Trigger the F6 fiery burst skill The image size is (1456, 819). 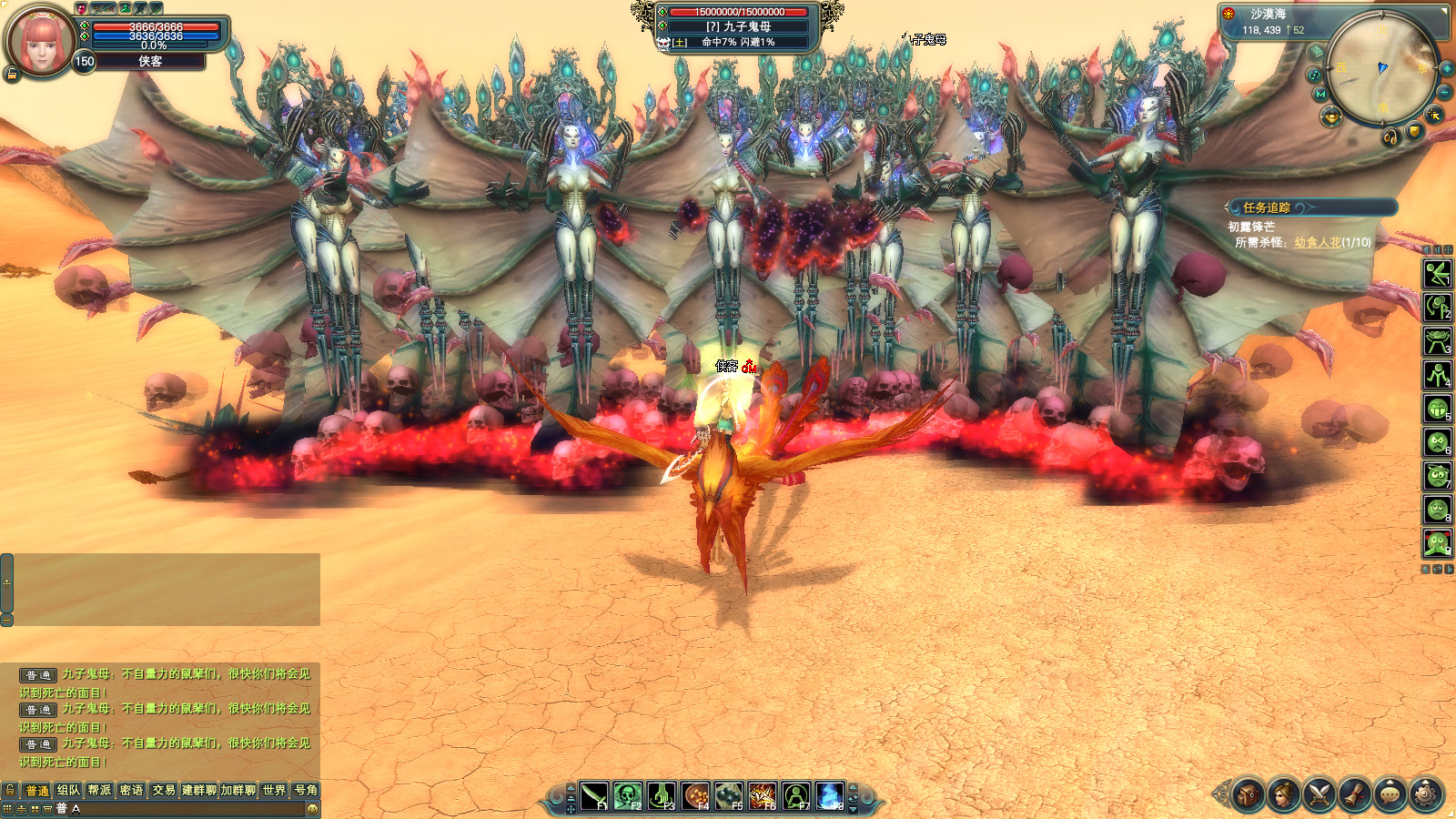click(762, 796)
